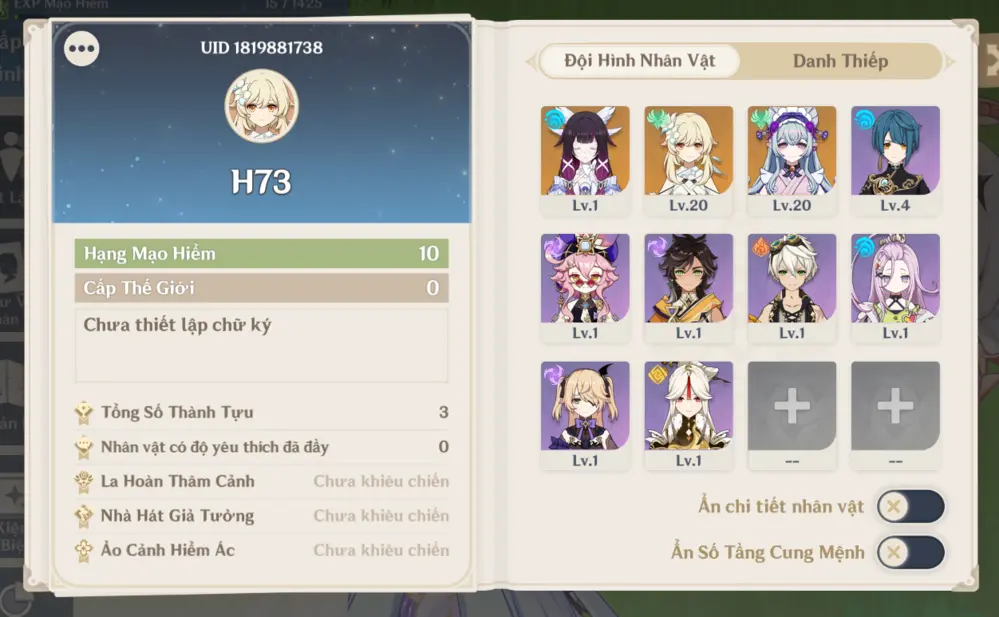The image size is (999, 617).
Task: Select Dori's pink-haired portrait
Action: tap(585, 279)
